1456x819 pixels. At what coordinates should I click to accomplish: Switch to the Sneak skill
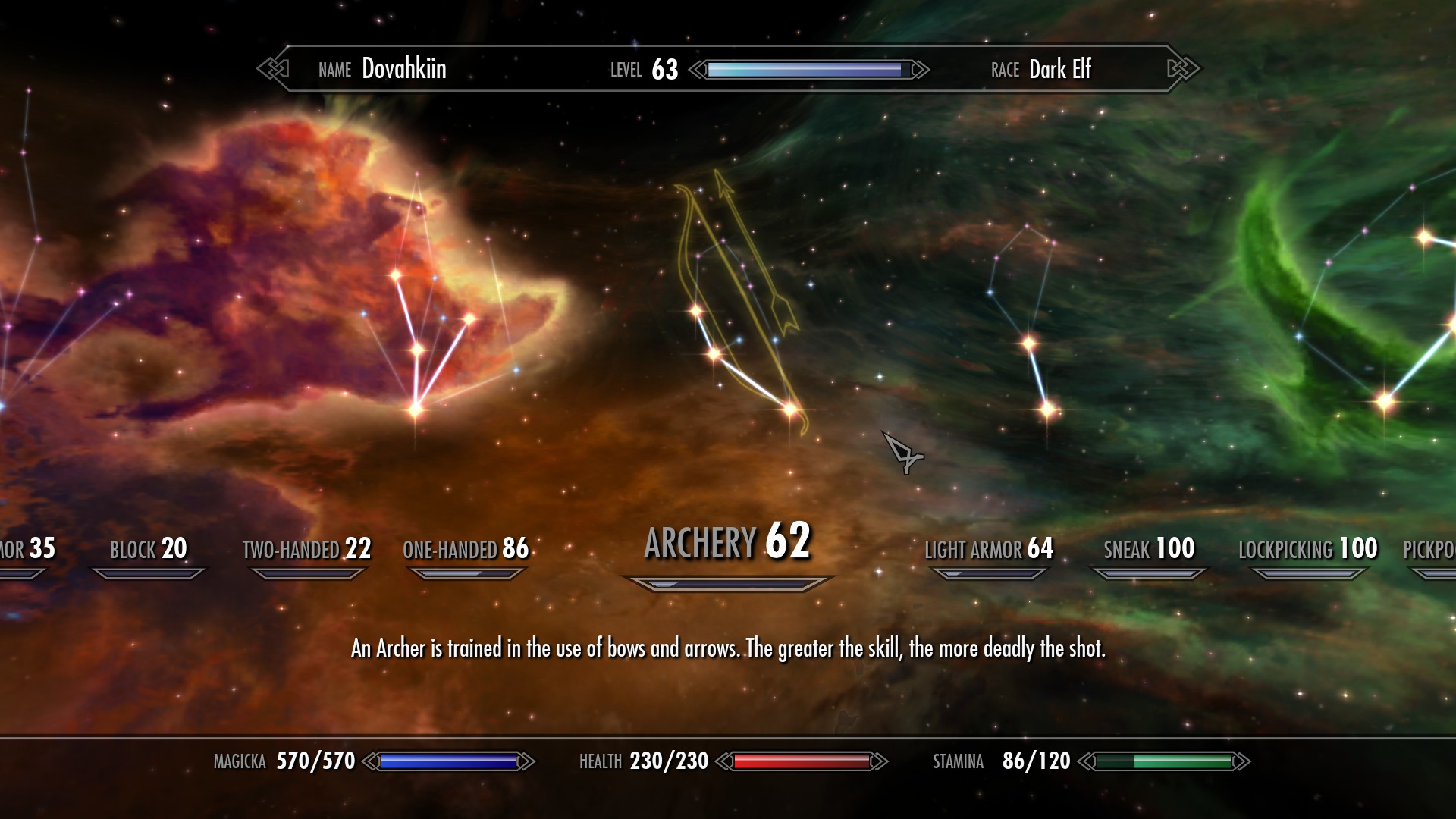[1149, 549]
